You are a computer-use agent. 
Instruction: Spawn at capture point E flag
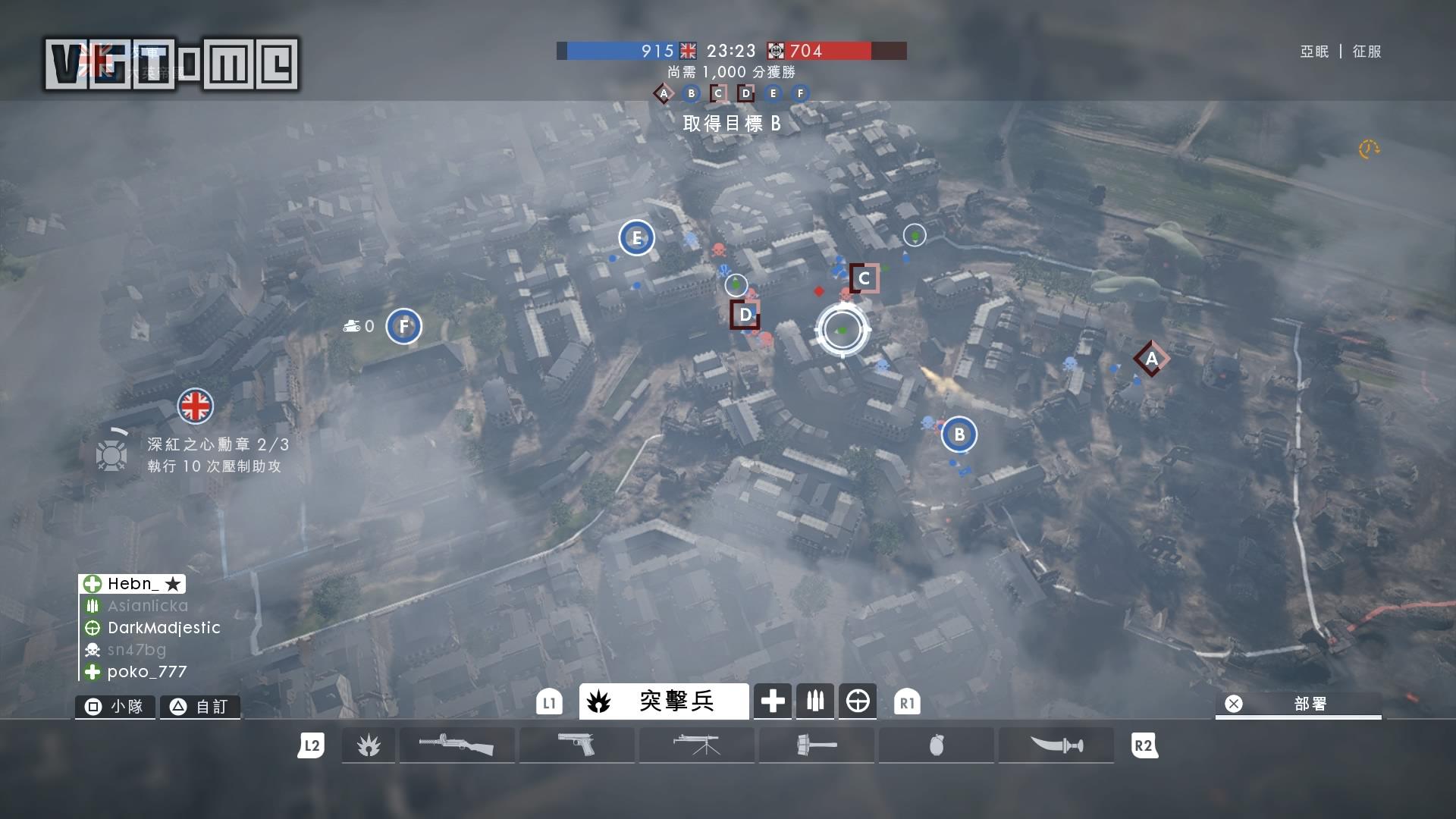[636, 238]
